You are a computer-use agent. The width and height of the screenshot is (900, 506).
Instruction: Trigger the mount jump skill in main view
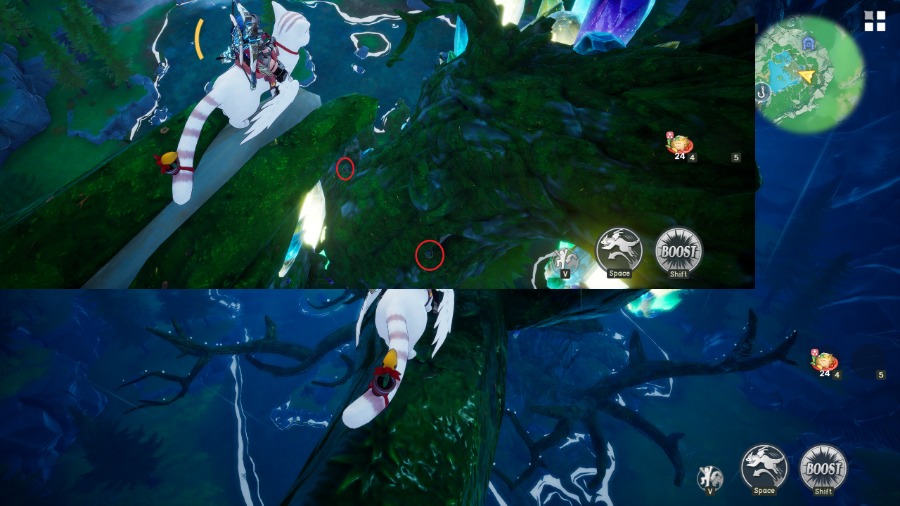(764, 467)
